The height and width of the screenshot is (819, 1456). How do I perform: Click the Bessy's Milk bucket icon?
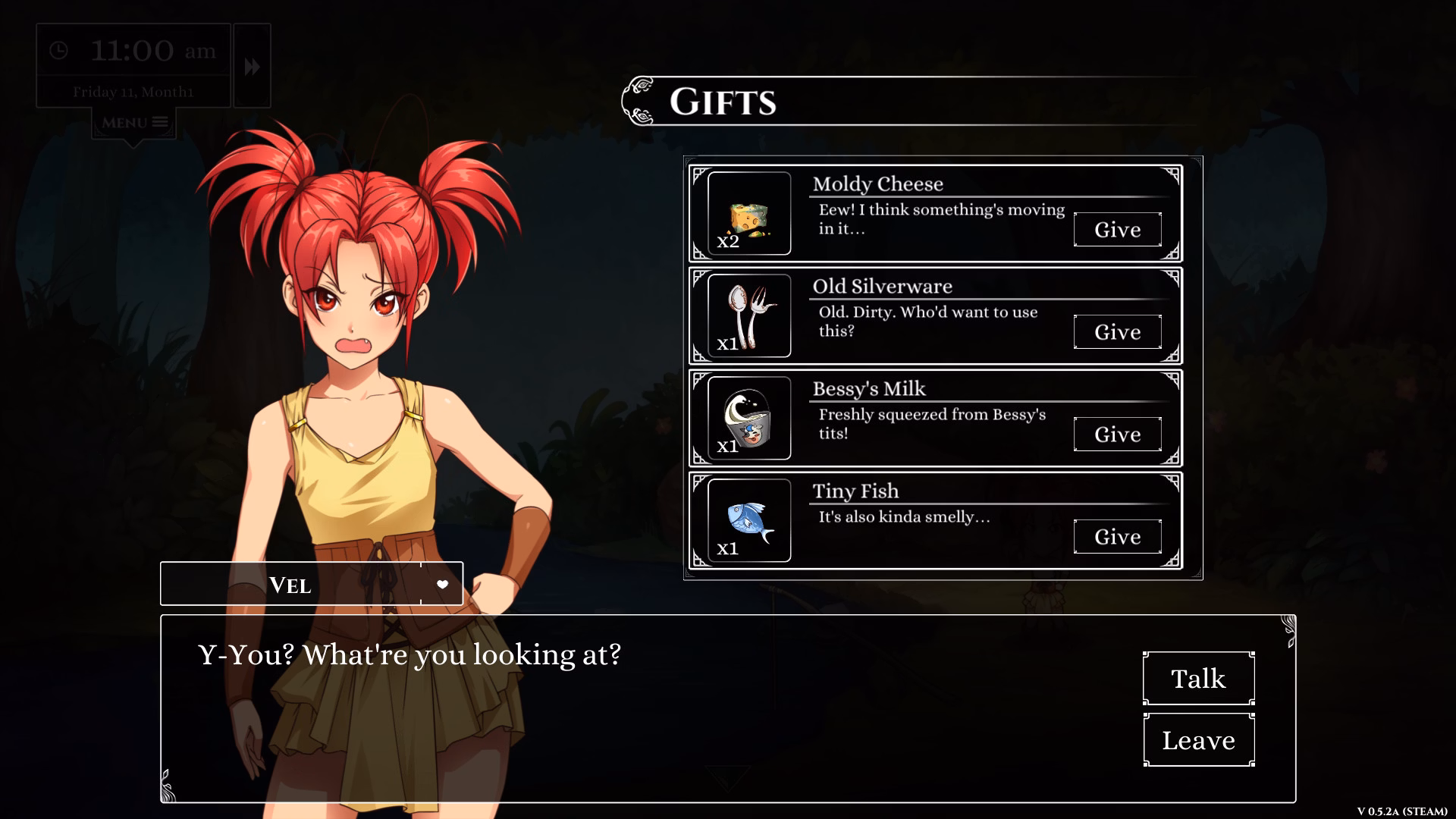[749, 418]
